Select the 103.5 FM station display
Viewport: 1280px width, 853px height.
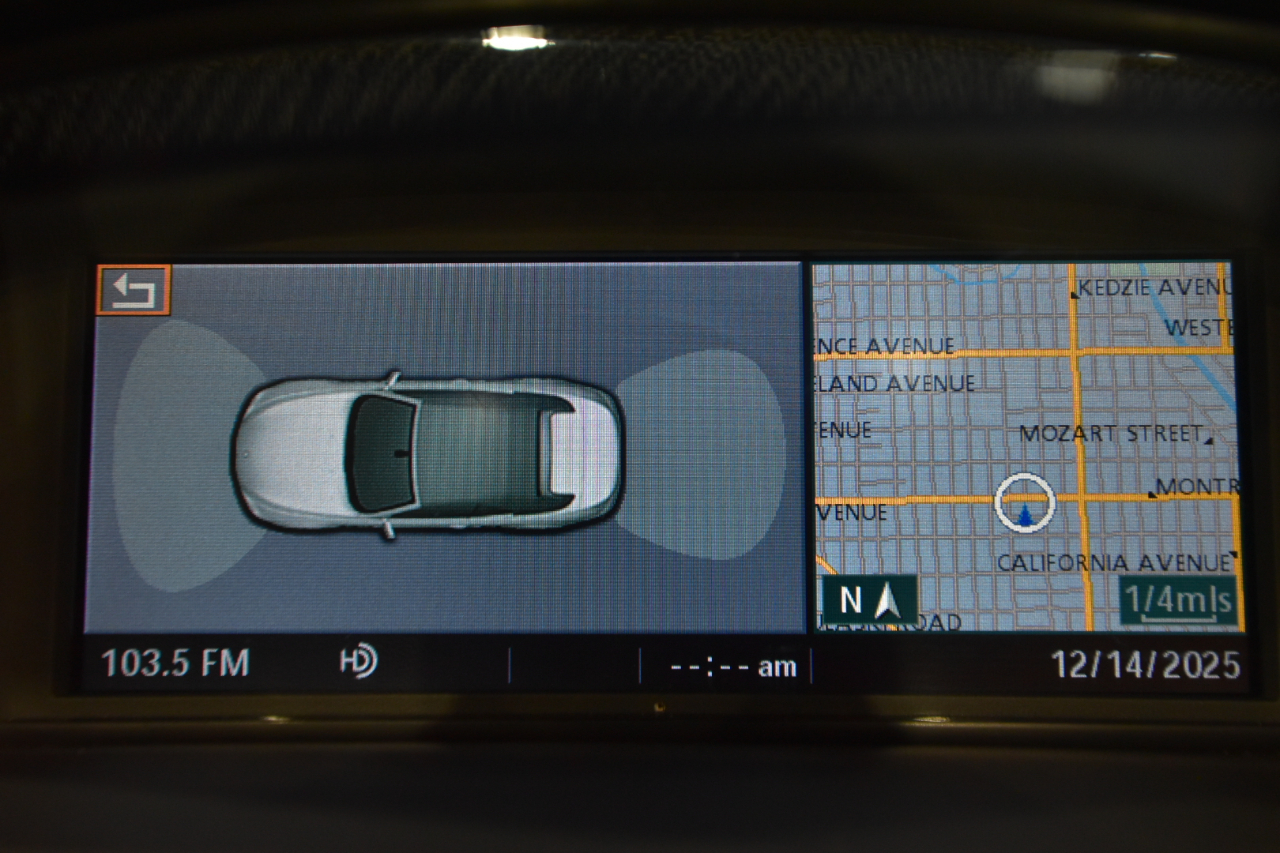[176, 661]
